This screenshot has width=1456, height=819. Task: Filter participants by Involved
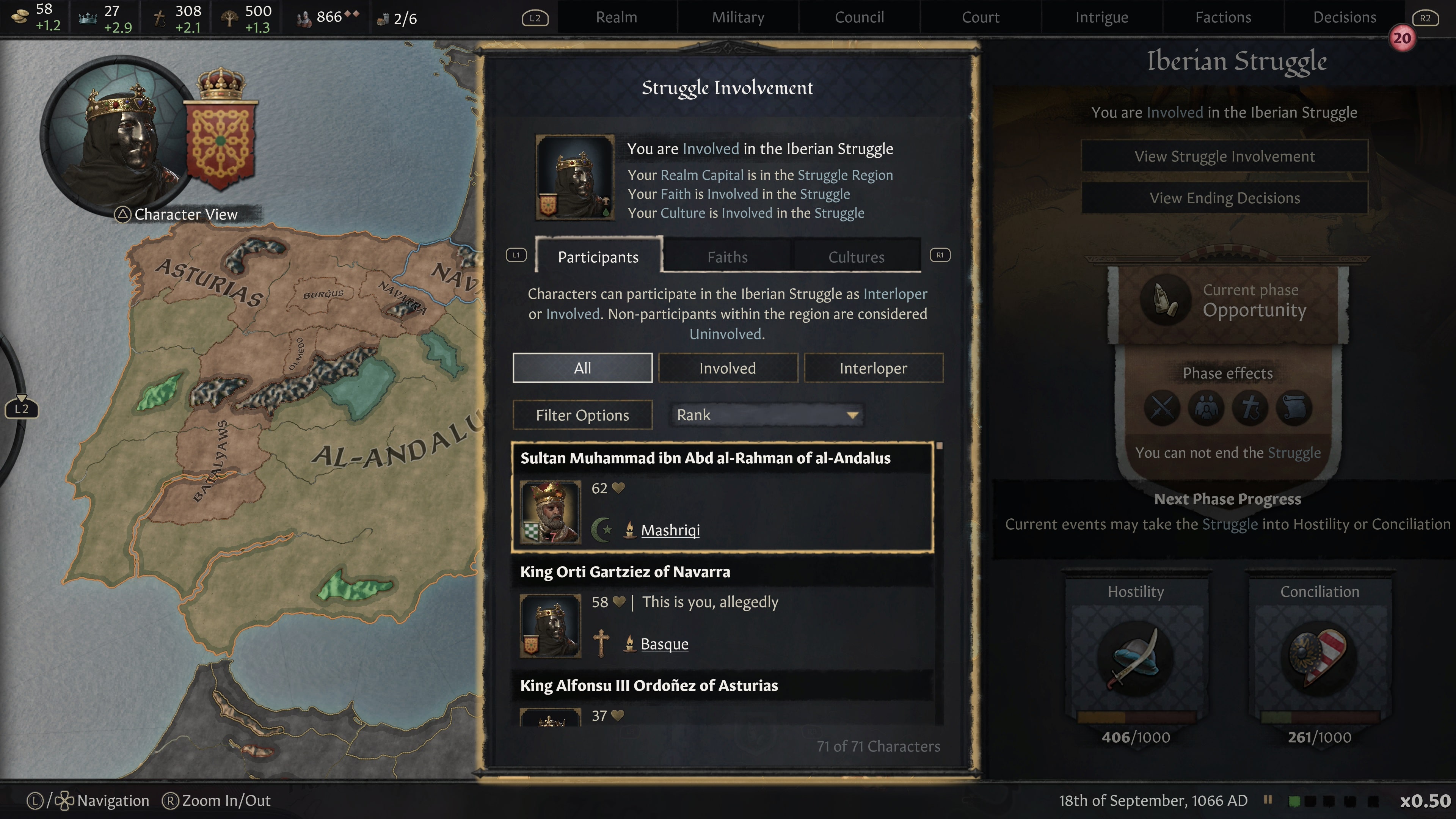click(728, 367)
